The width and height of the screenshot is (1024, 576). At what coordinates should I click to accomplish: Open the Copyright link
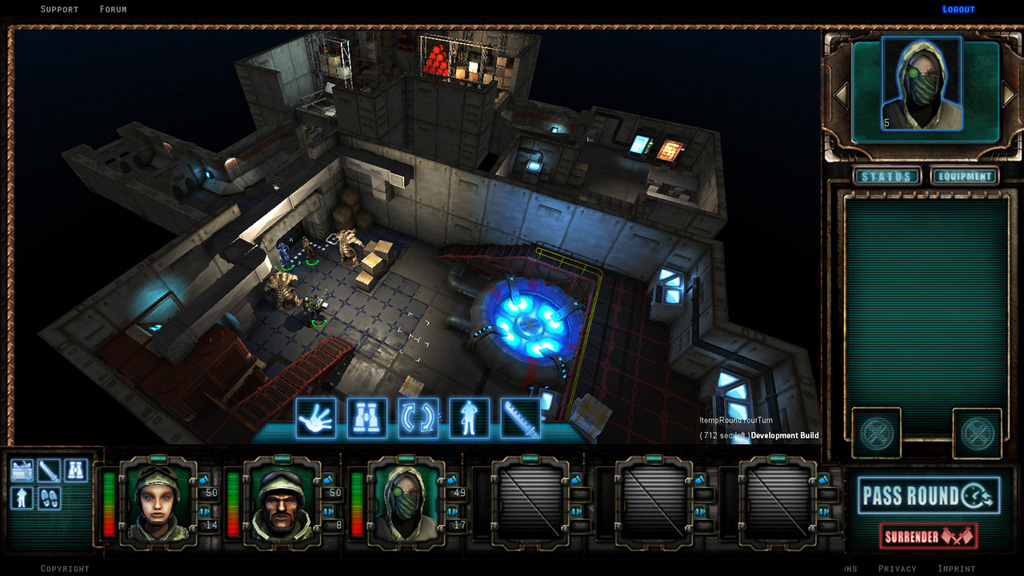pos(65,568)
